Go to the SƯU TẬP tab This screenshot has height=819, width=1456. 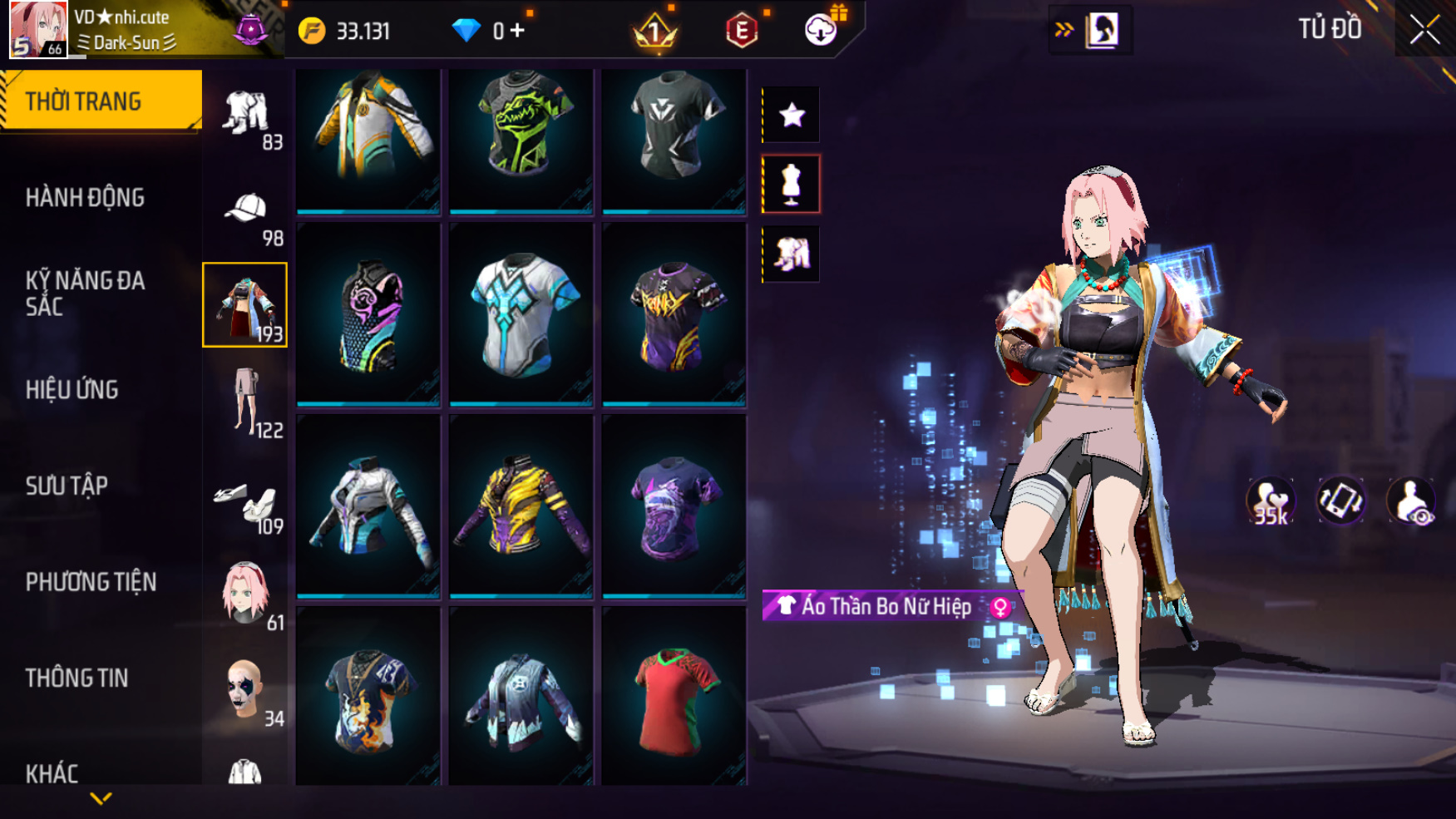coord(67,486)
